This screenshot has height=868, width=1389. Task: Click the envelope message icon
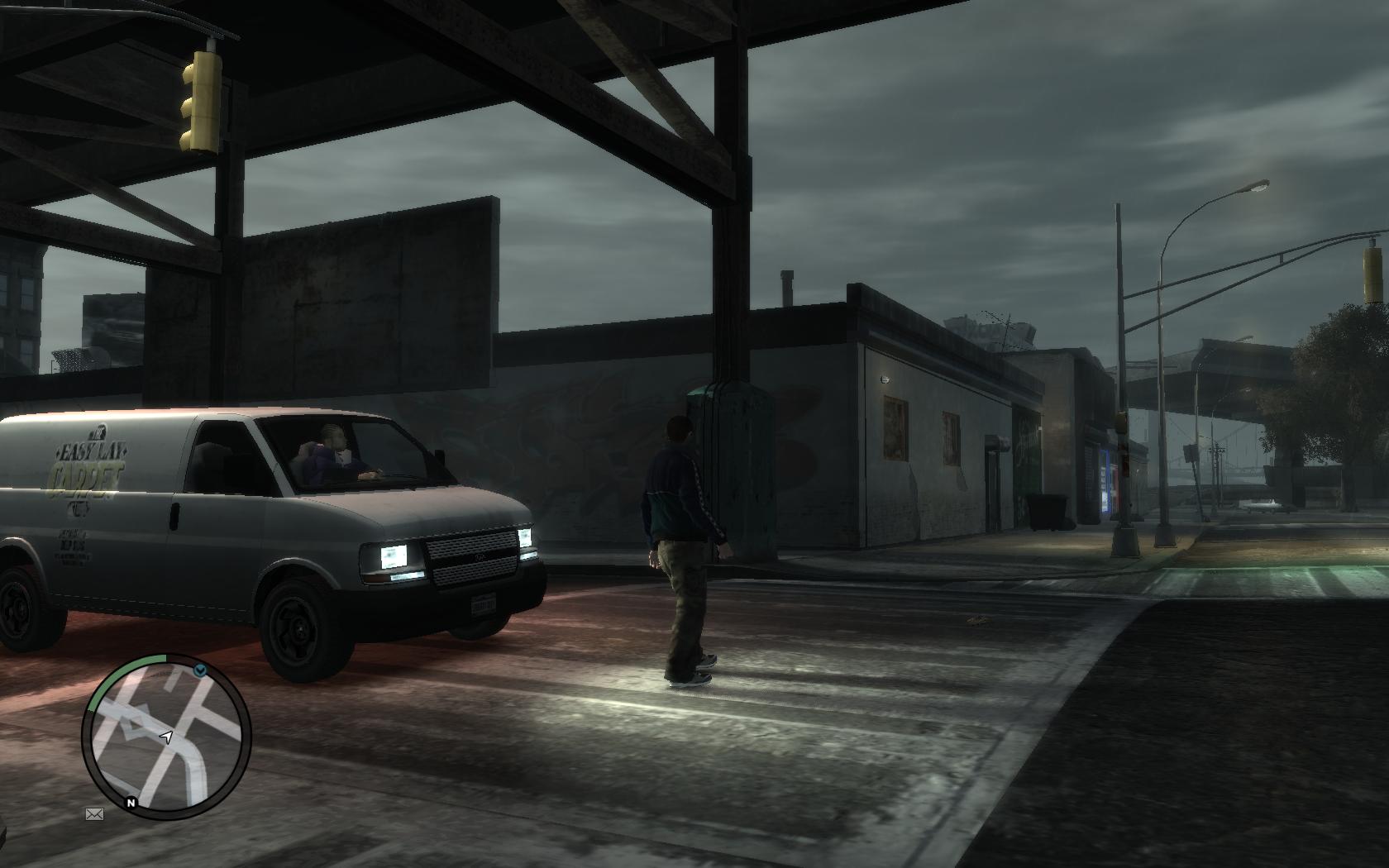coord(94,814)
